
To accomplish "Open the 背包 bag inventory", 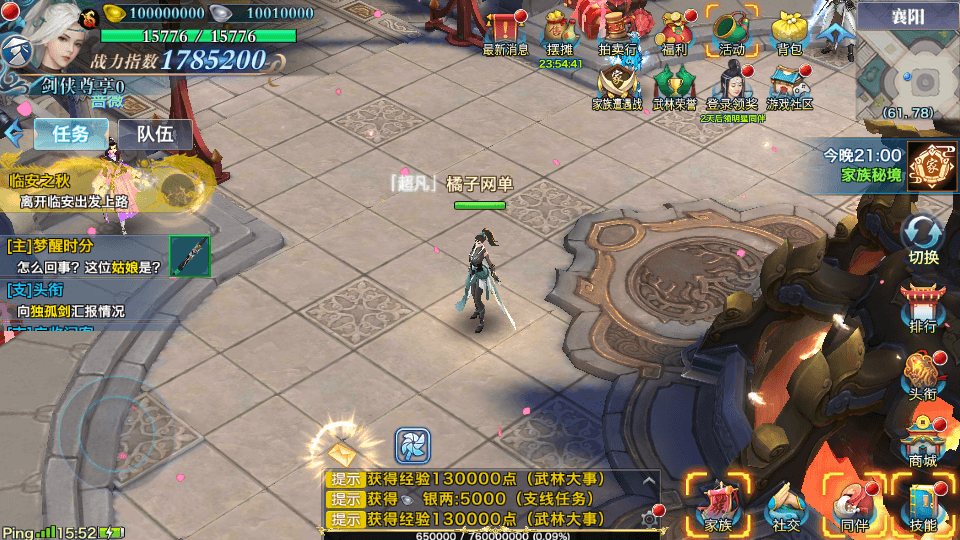I will click(789, 30).
